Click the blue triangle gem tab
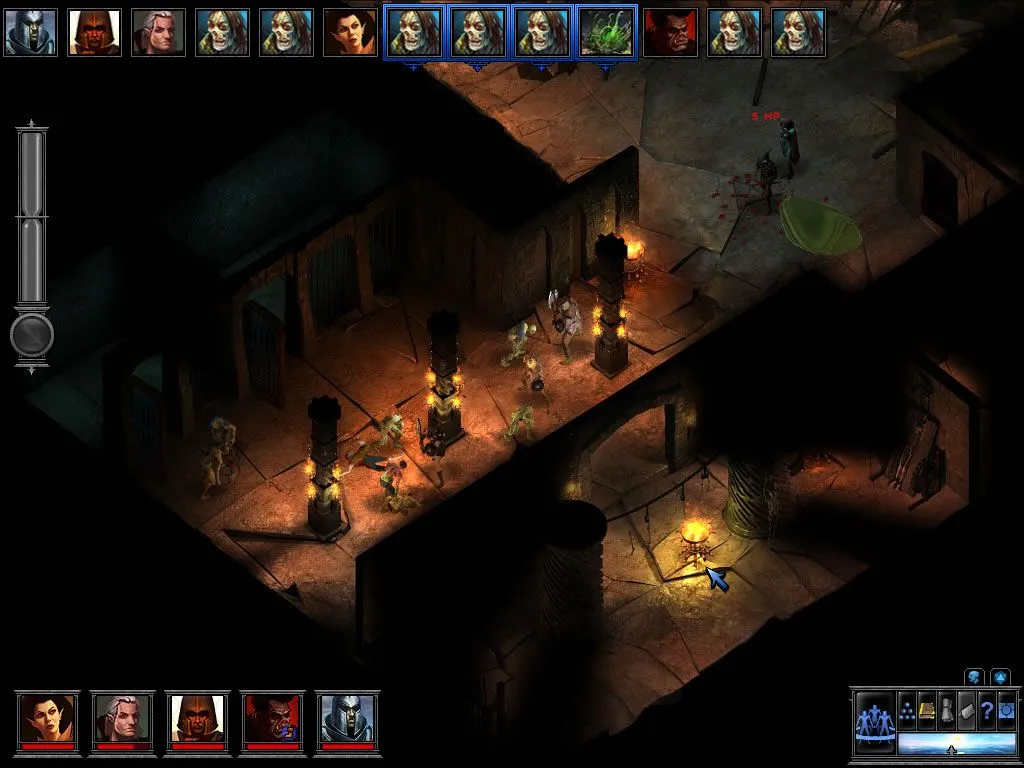This screenshot has height=768, width=1024. coord(999,677)
